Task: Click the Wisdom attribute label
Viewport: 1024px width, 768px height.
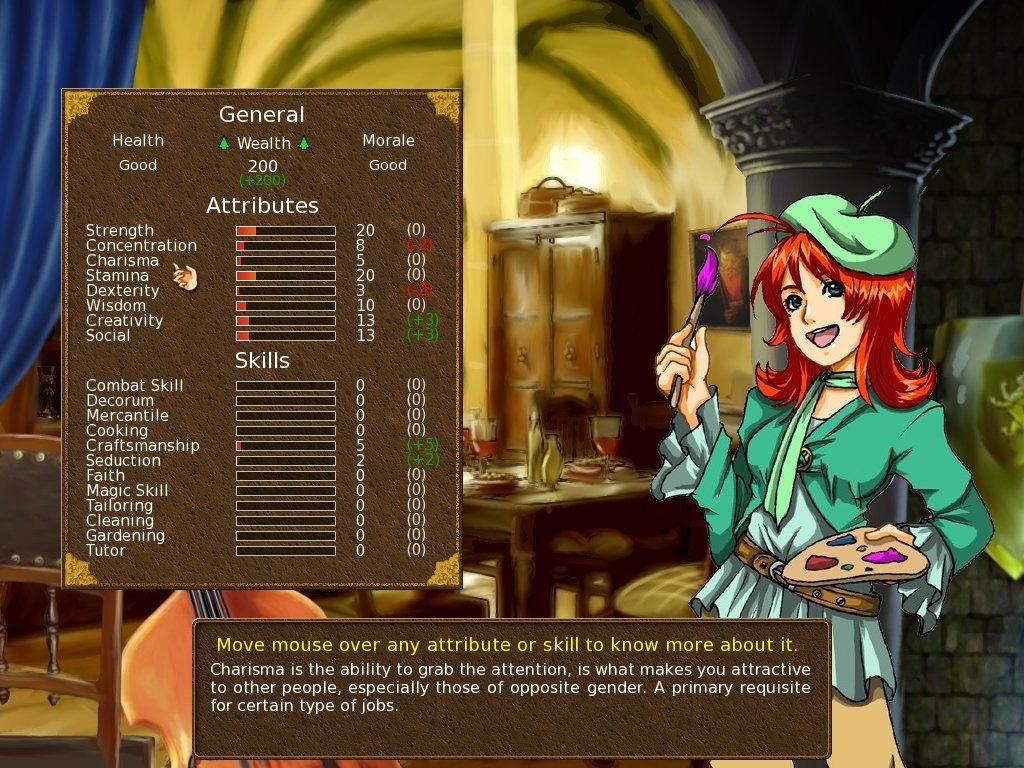Action: click(x=116, y=306)
